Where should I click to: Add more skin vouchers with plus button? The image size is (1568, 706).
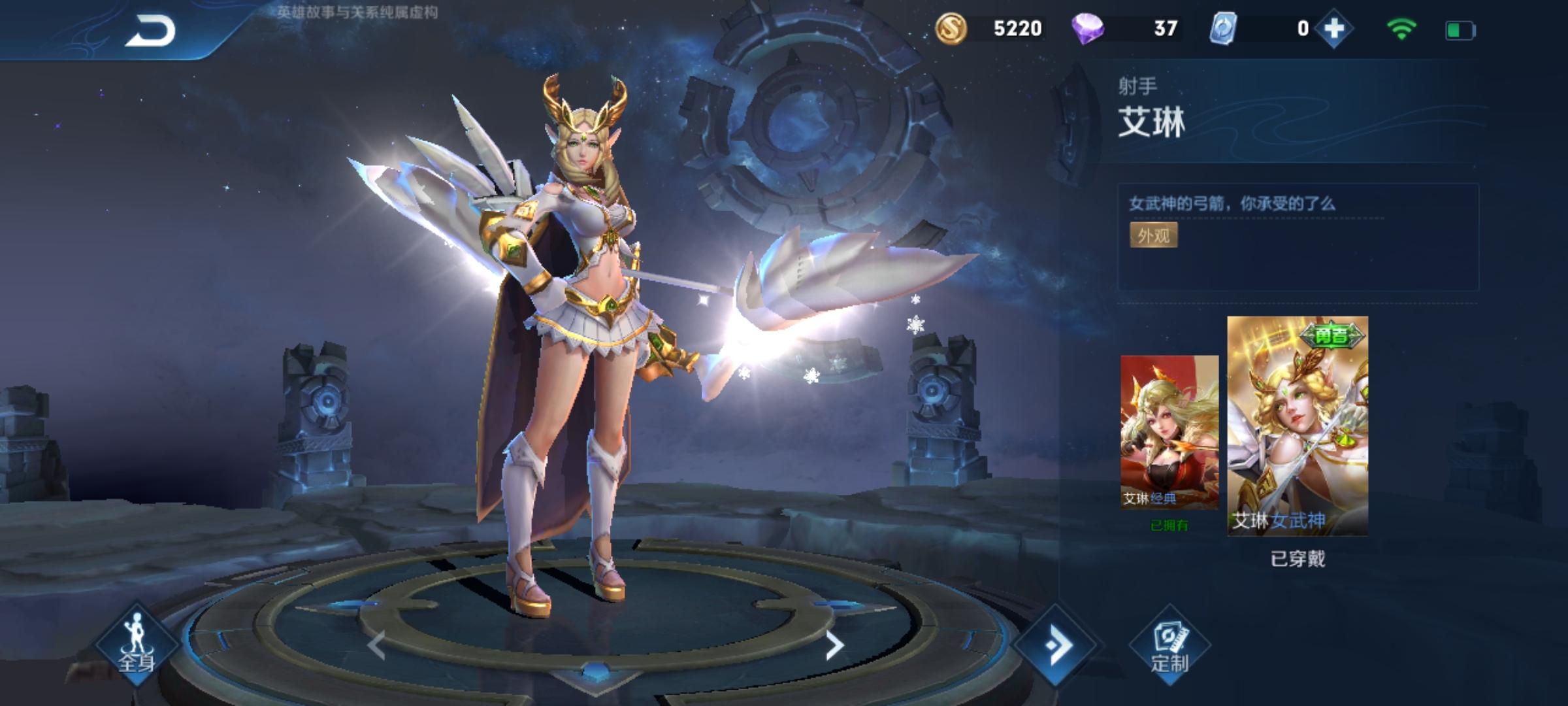1333,29
